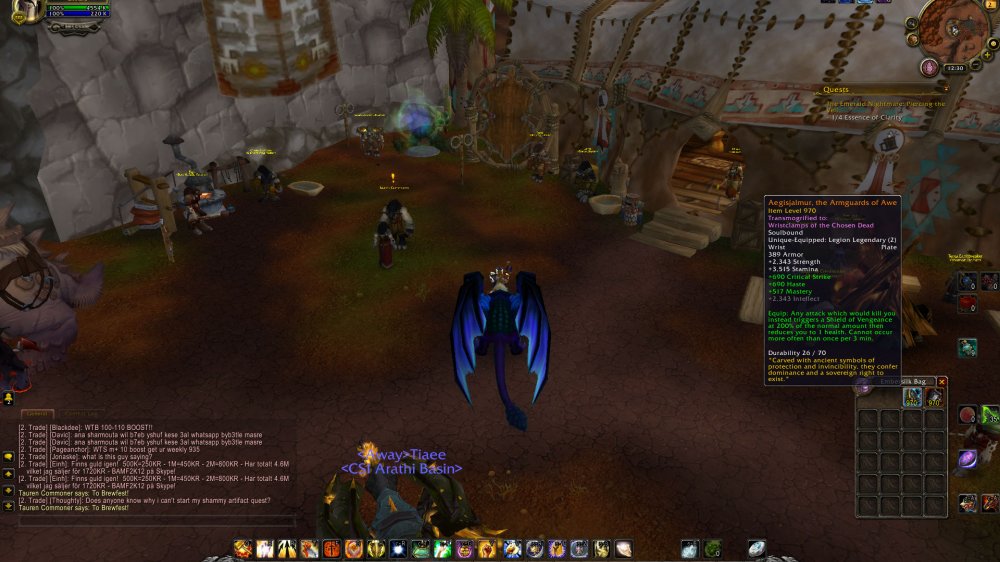Use the red orb item on side bar
The height and width of the screenshot is (562, 1000).
pyautogui.click(x=968, y=414)
